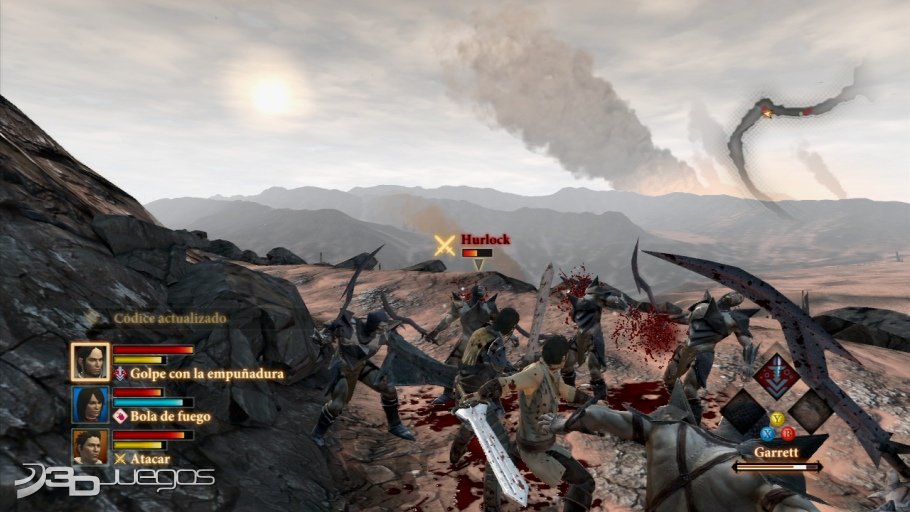
Task: Select the highlighted party portrait using Golpe con la empuñadura
Action: click(x=90, y=361)
